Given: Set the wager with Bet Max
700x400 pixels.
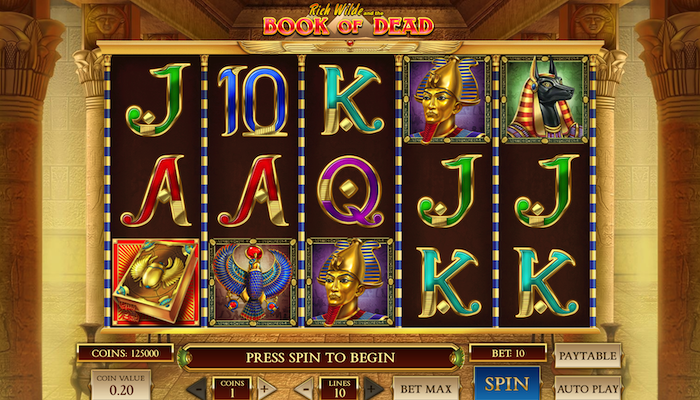Looking at the screenshot, I should click(x=425, y=387).
